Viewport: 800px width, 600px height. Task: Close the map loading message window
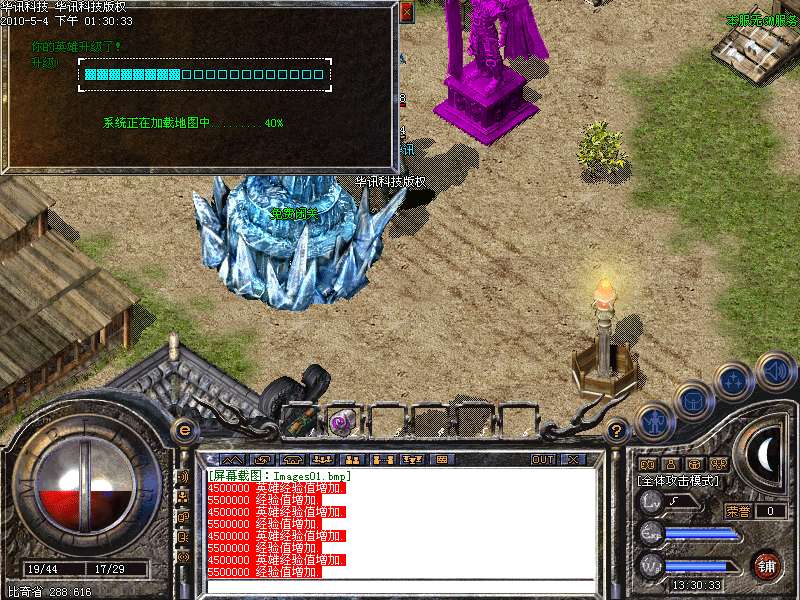coord(406,13)
